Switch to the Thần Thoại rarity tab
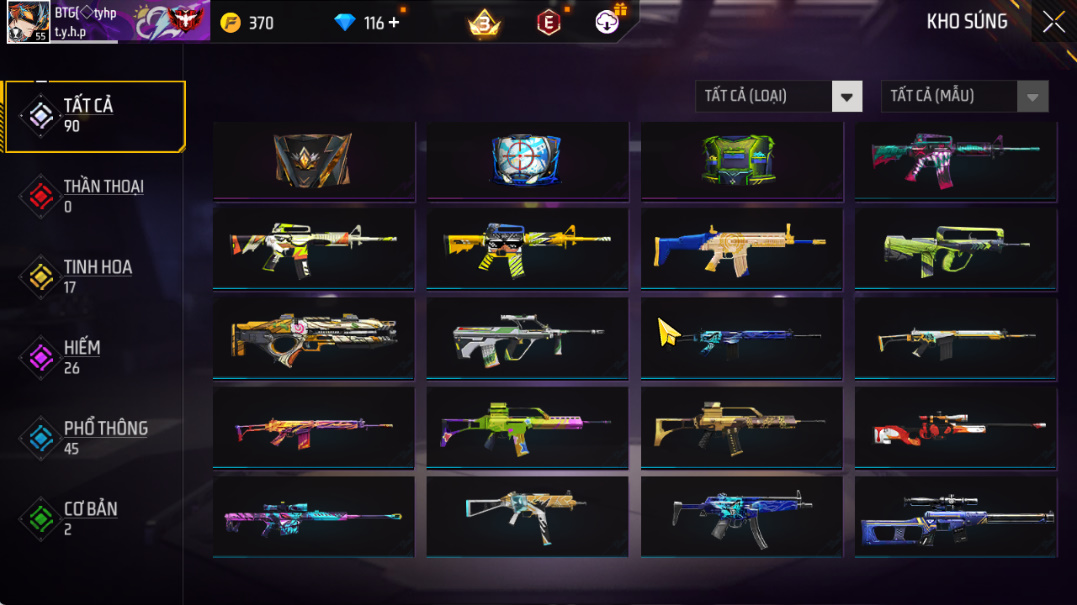This screenshot has height=605, width=1077. 95,196
